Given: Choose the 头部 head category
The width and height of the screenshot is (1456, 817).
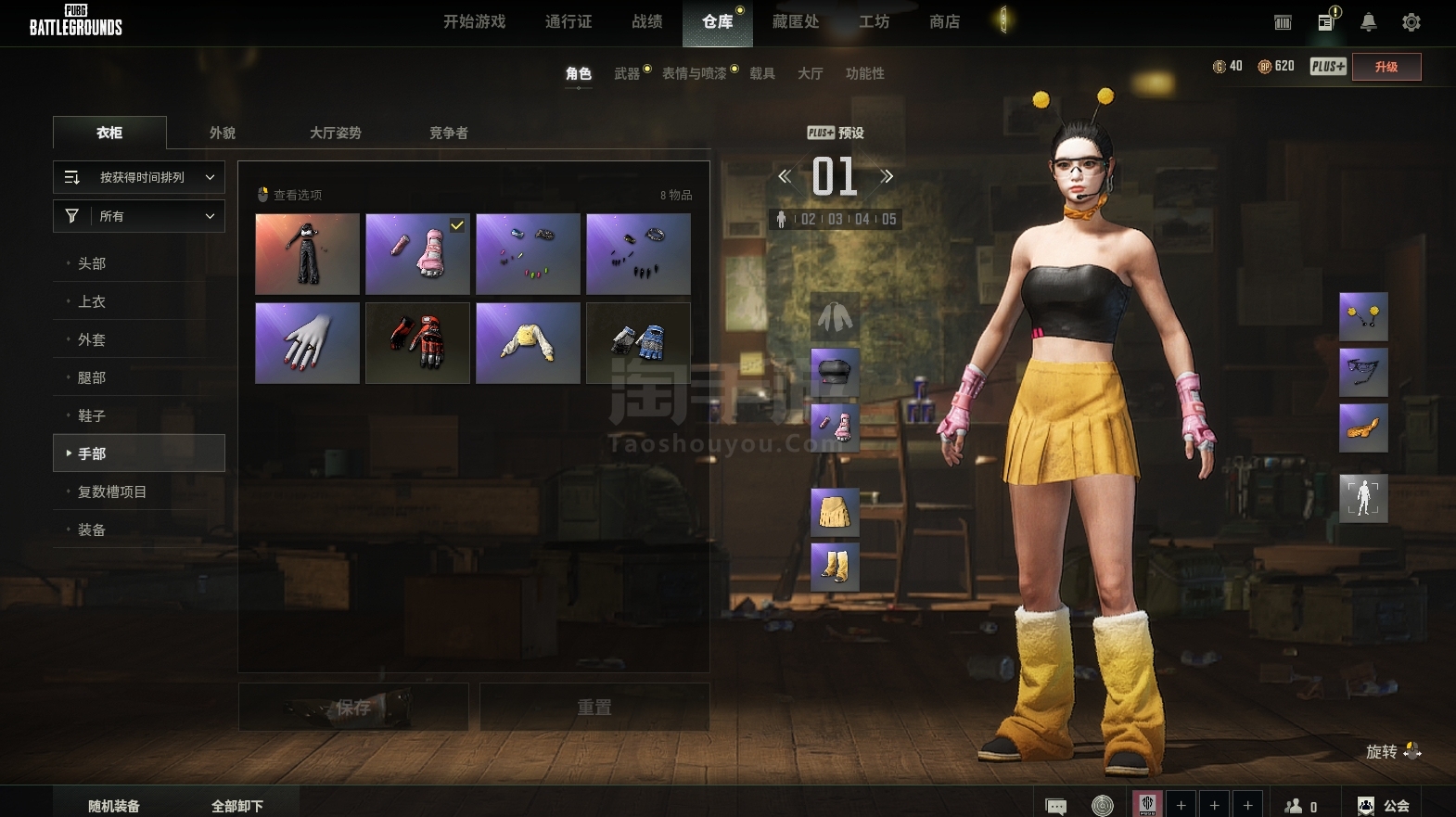Looking at the screenshot, I should click(92, 263).
